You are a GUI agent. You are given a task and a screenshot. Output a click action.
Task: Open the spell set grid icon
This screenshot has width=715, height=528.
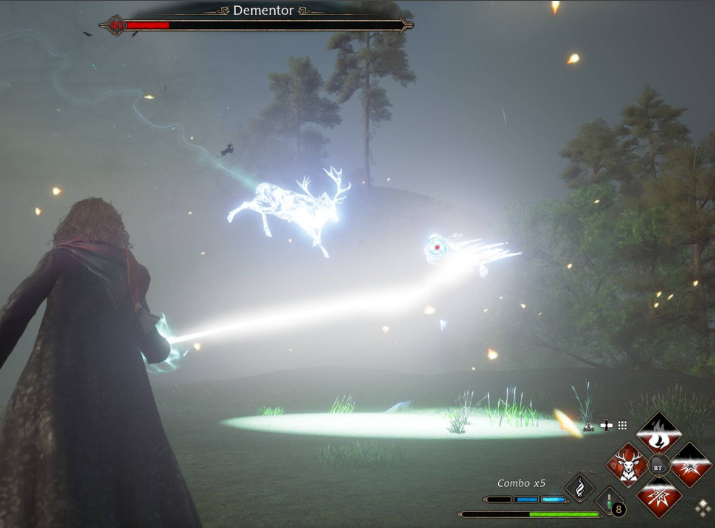click(623, 425)
